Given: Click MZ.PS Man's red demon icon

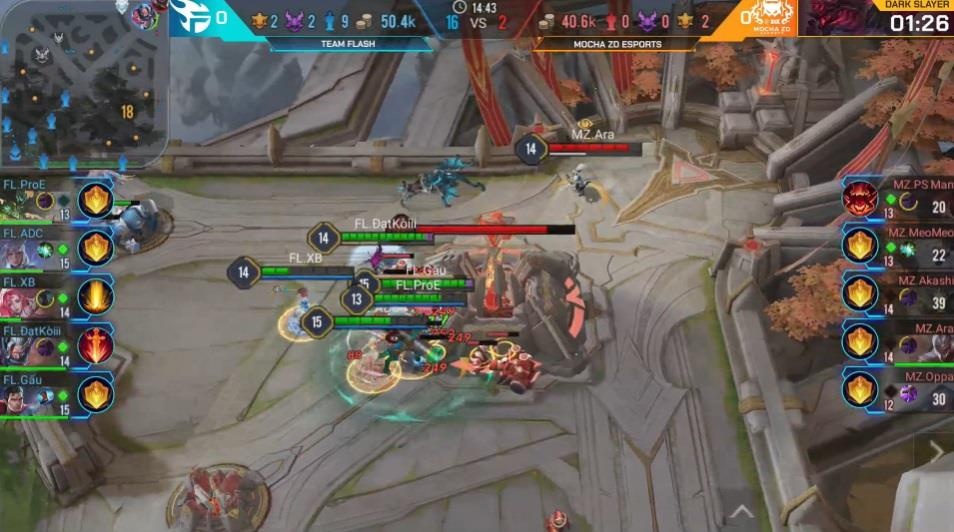Looking at the screenshot, I should pyautogui.click(x=860, y=199).
